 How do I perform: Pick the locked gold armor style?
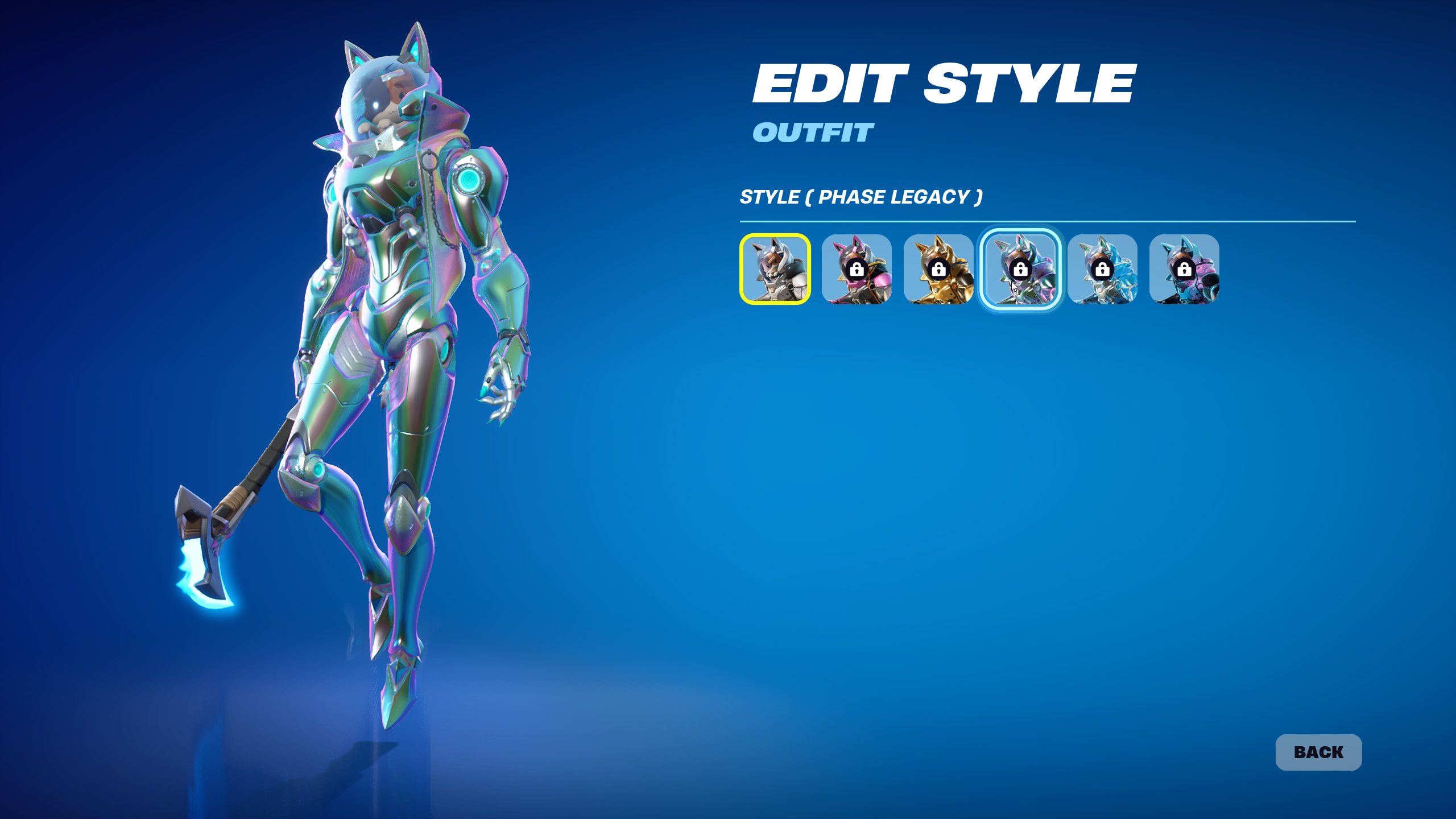pos(938,269)
